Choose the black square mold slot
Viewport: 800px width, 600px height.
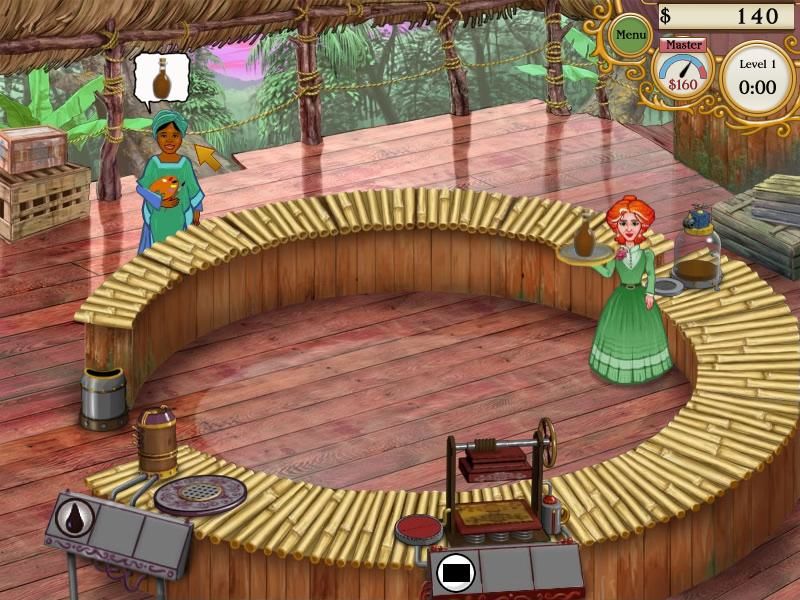click(456, 573)
